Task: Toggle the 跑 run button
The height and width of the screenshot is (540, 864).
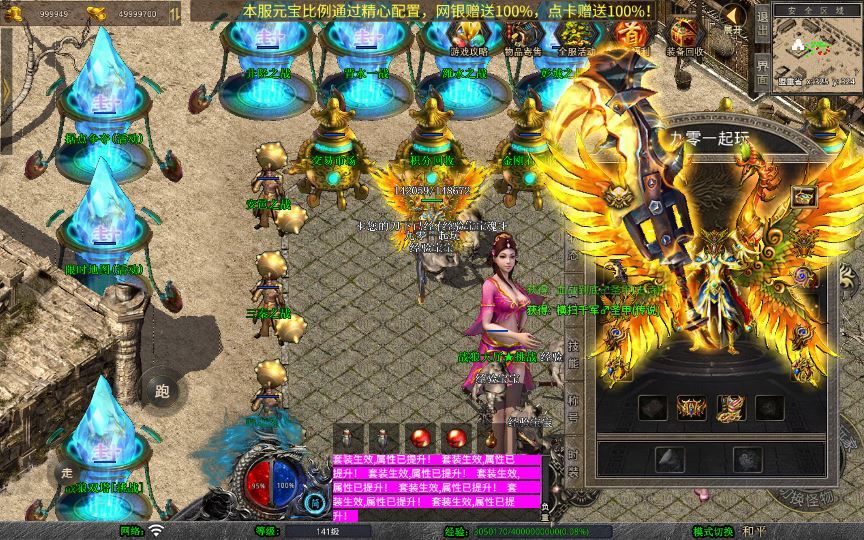Action: pyautogui.click(x=162, y=391)
